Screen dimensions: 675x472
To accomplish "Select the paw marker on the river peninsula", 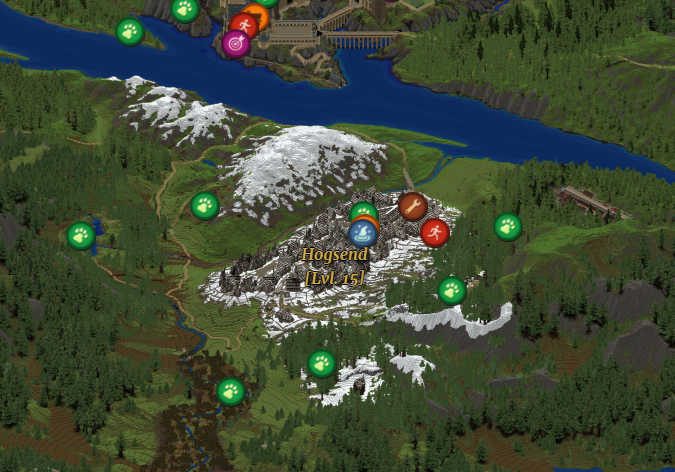I will click(130, 32).
